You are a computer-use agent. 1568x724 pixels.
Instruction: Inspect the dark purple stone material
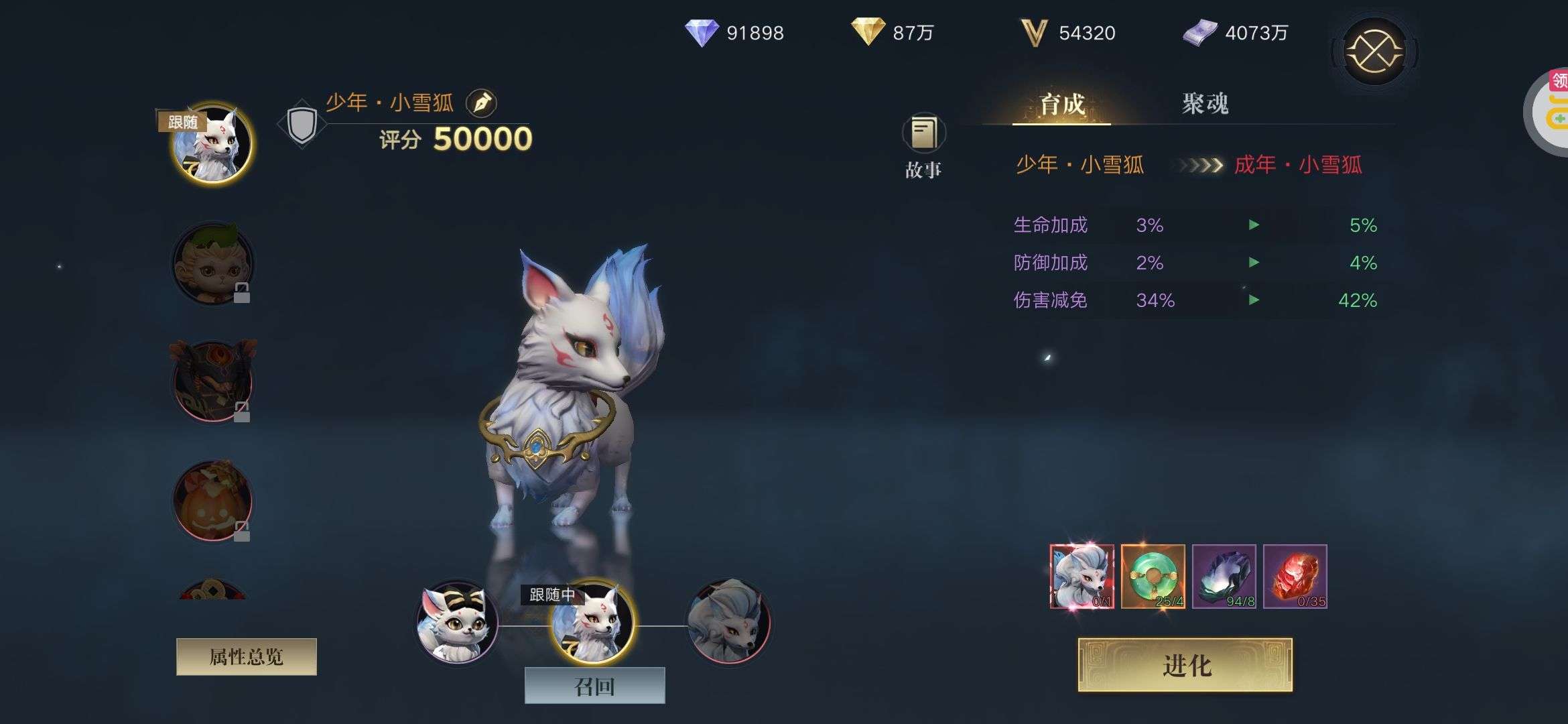1224,577
